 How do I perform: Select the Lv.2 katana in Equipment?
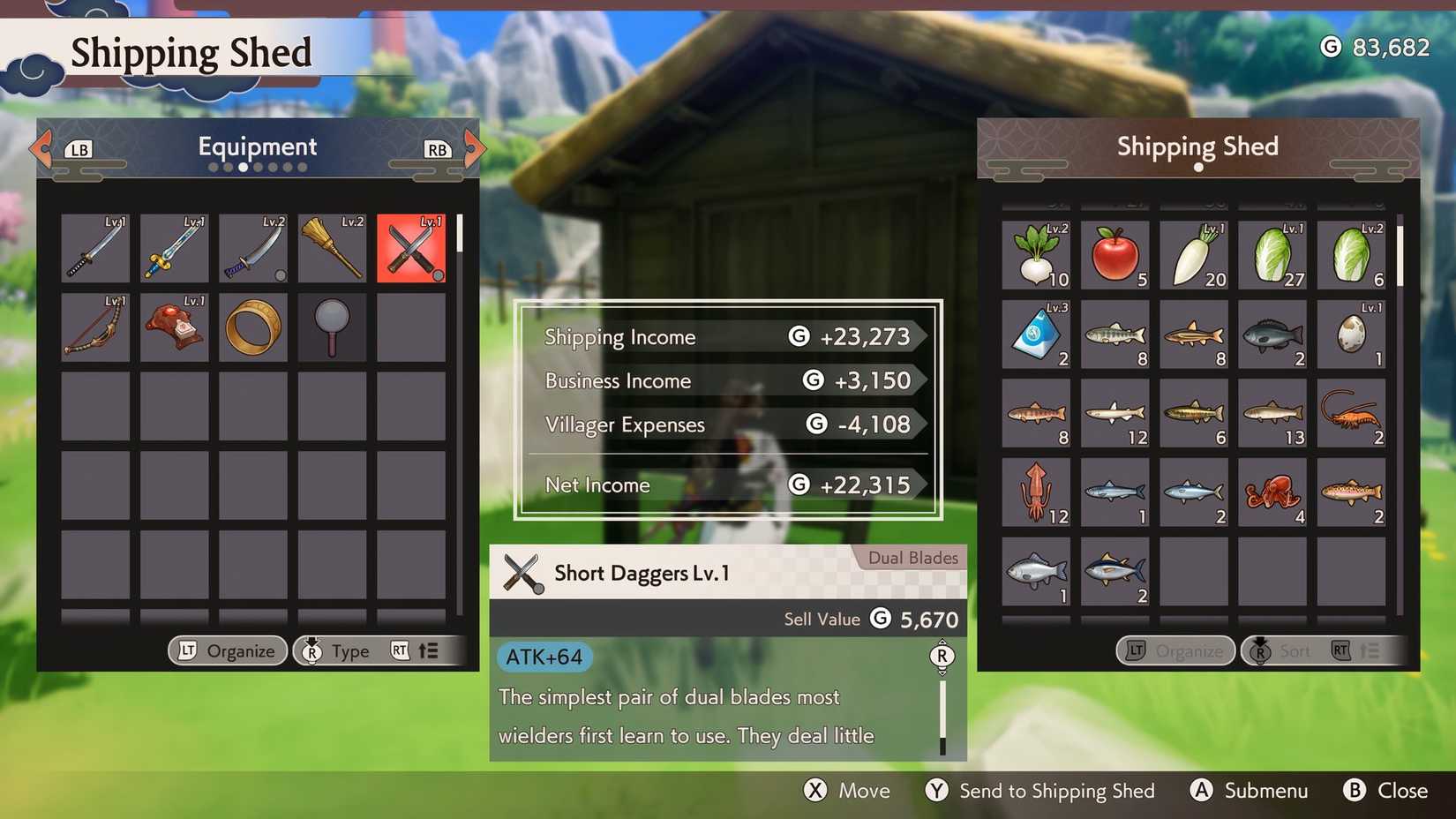tap(252, 248)
